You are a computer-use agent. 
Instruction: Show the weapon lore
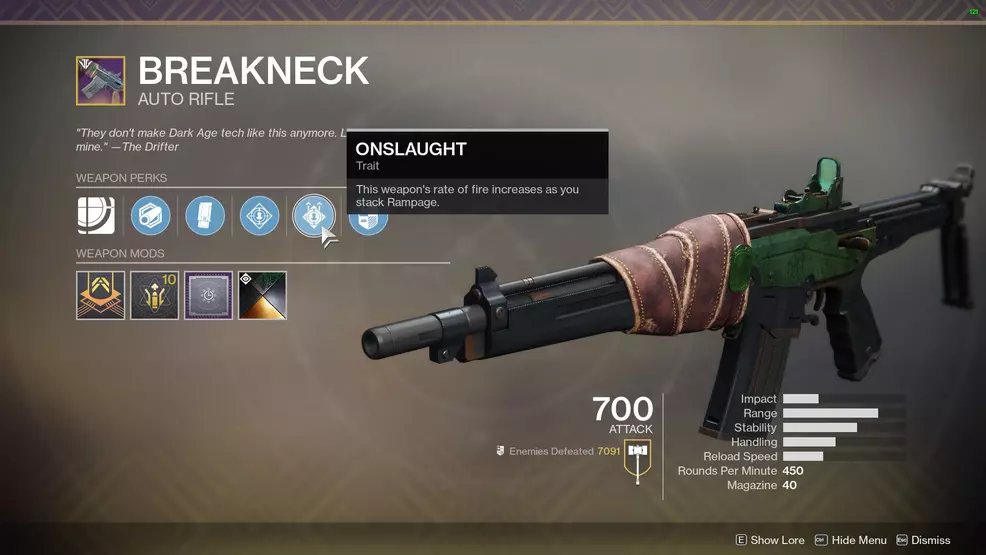(x=770, y=540)
